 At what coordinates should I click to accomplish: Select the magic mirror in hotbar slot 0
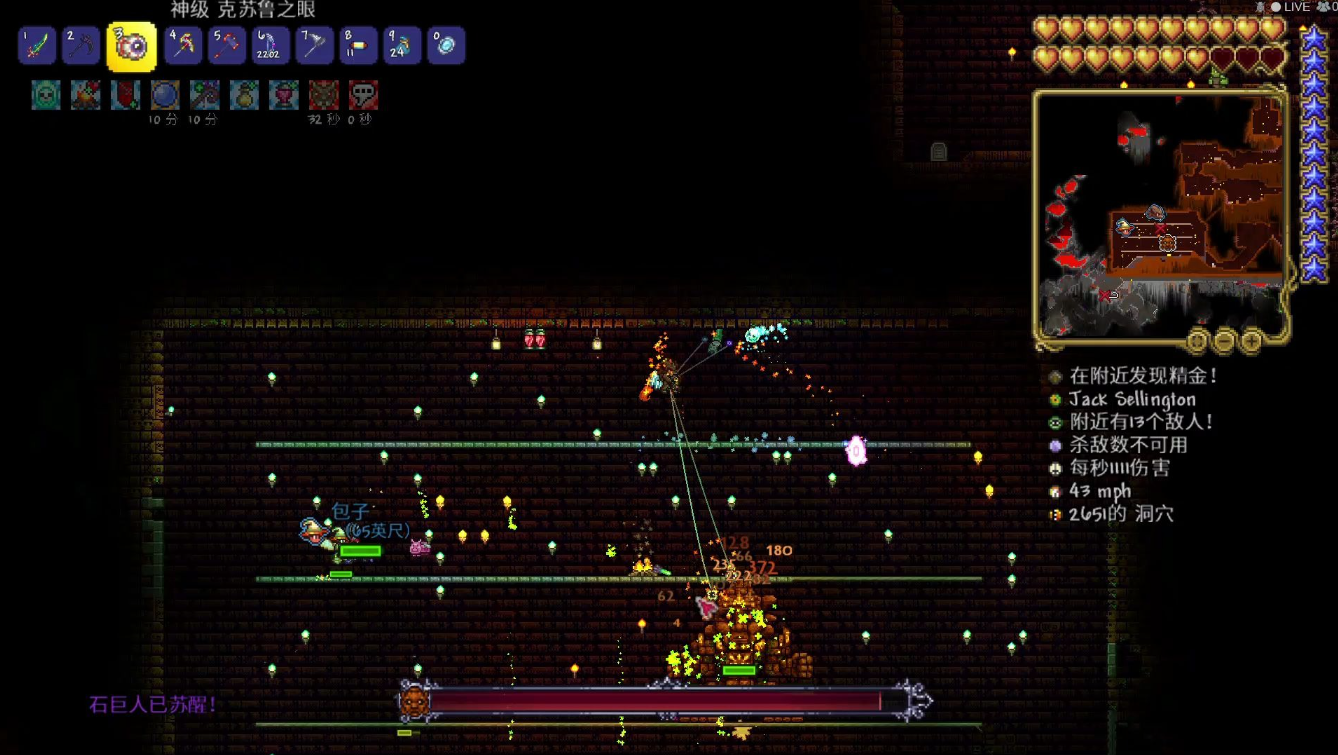[446, 46]
